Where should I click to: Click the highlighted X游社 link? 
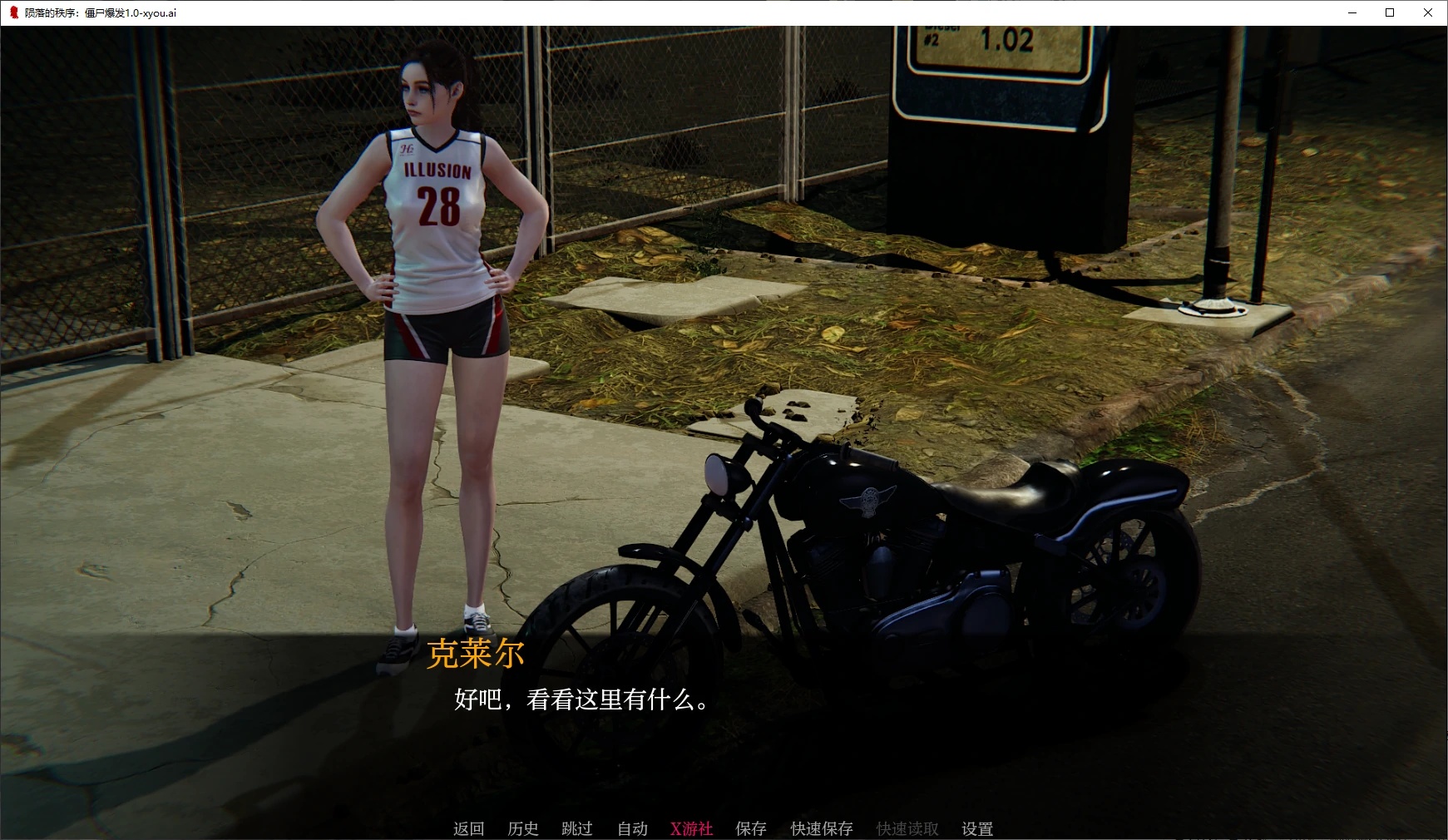691,828
